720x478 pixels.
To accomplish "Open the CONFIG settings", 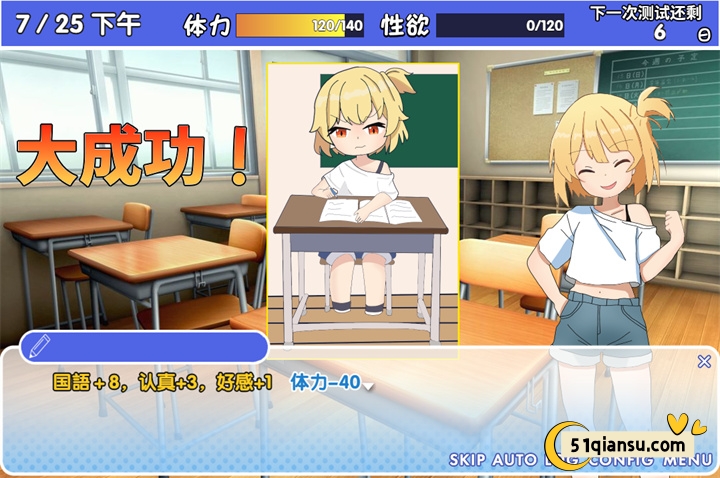I will [x=621, y=461].
